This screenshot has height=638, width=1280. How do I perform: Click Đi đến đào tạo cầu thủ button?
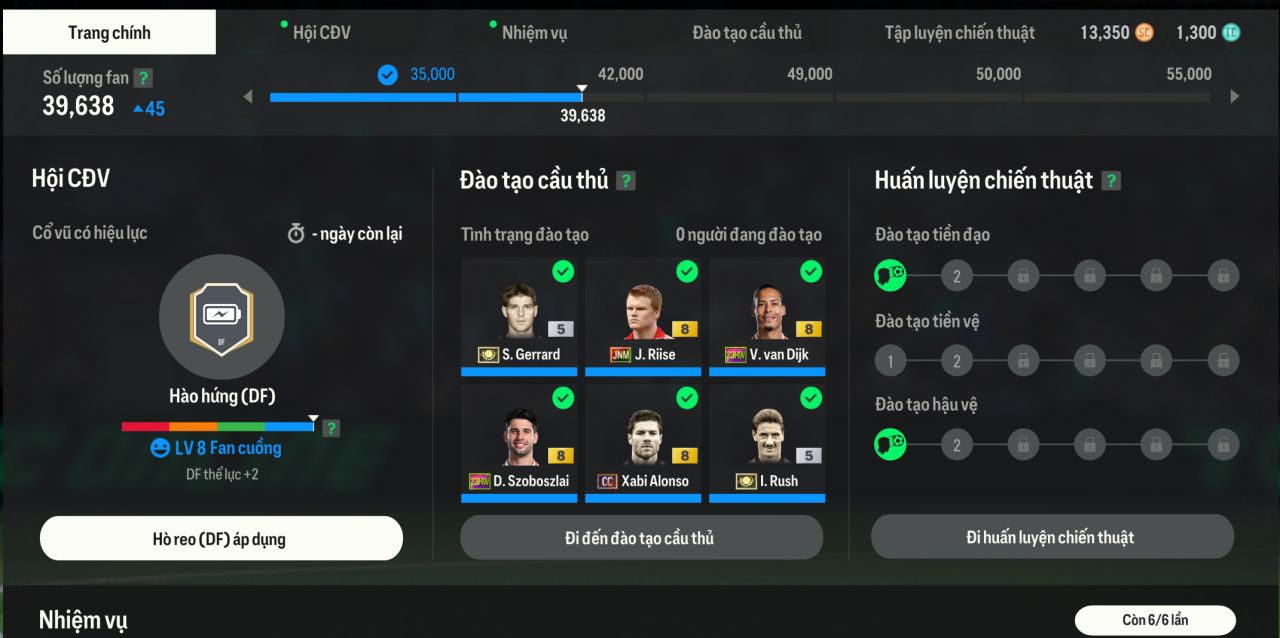point(641,538)
